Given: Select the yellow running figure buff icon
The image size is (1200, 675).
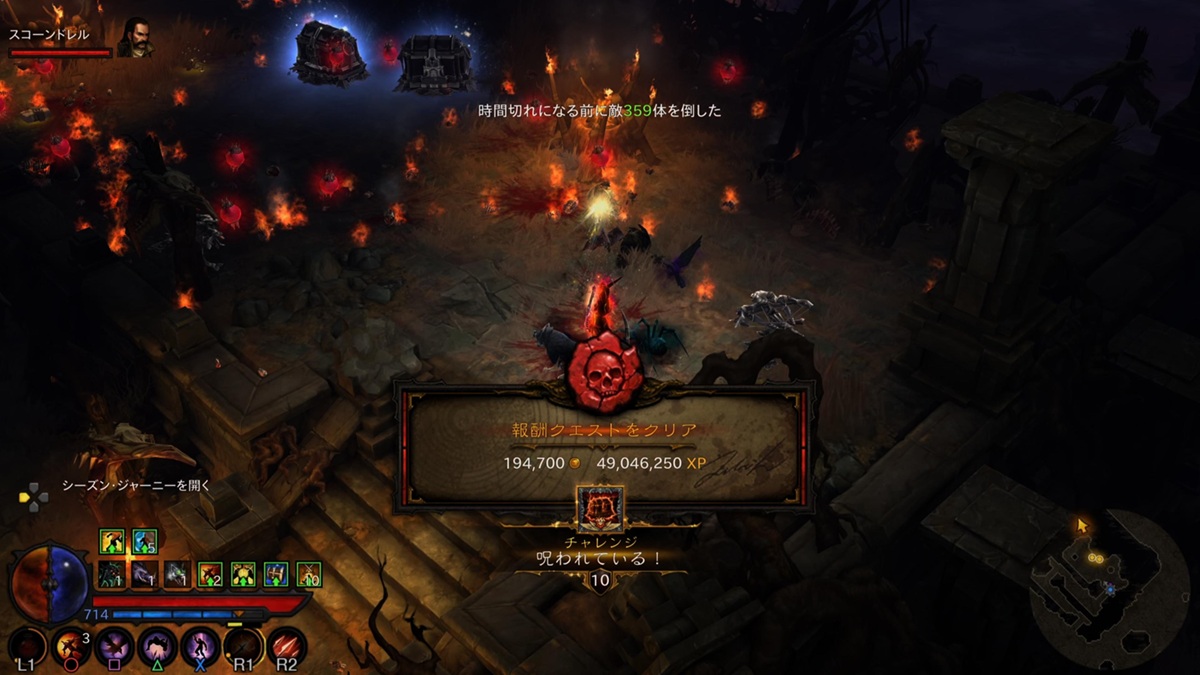Looking at the screenshot, I should (x=111, y=541).
